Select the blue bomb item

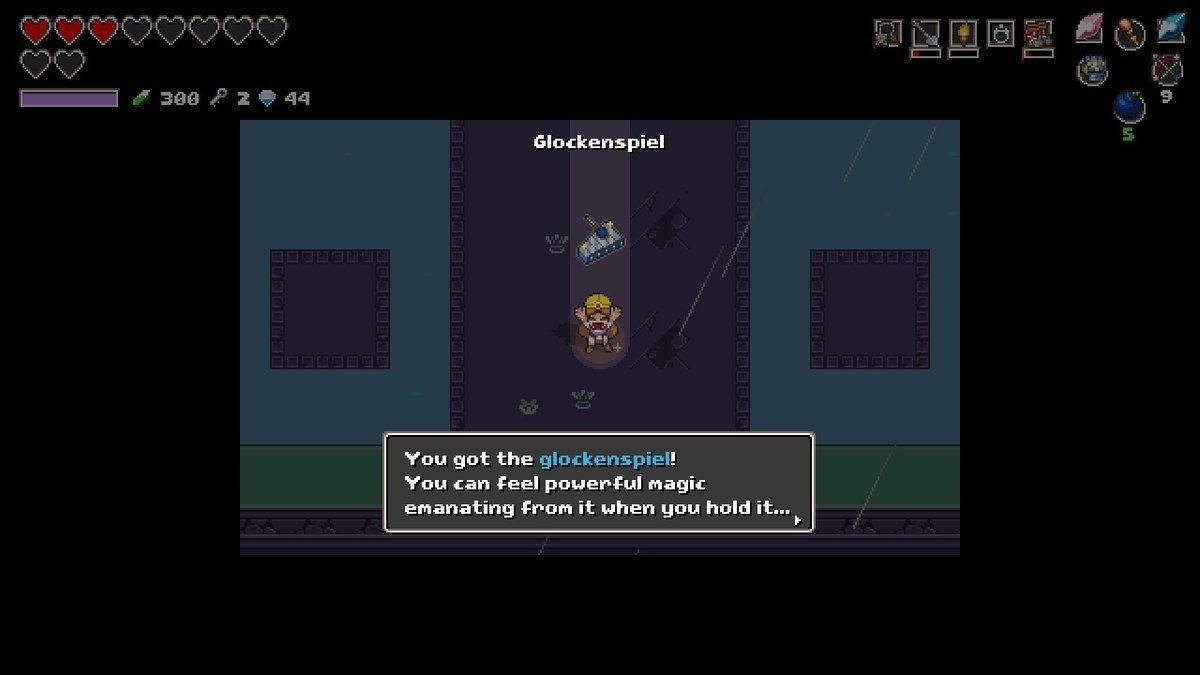(1129, 106)
